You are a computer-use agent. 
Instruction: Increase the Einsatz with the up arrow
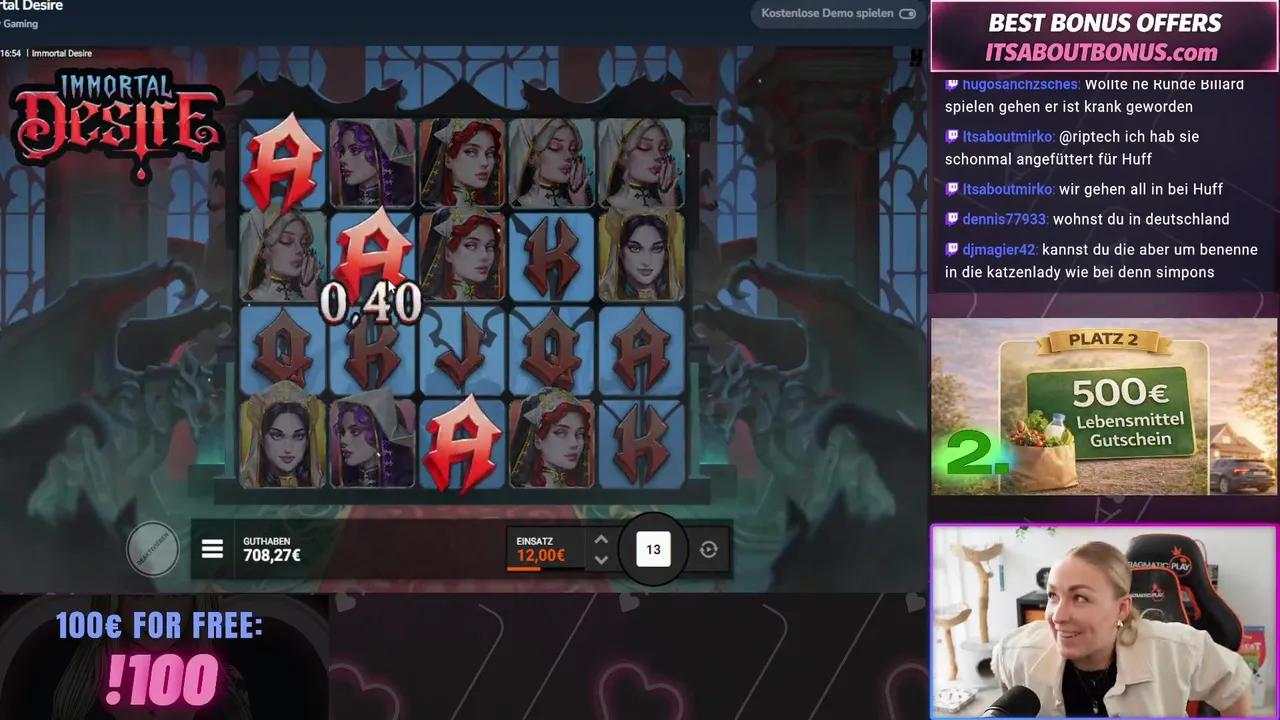coord(601,539)
